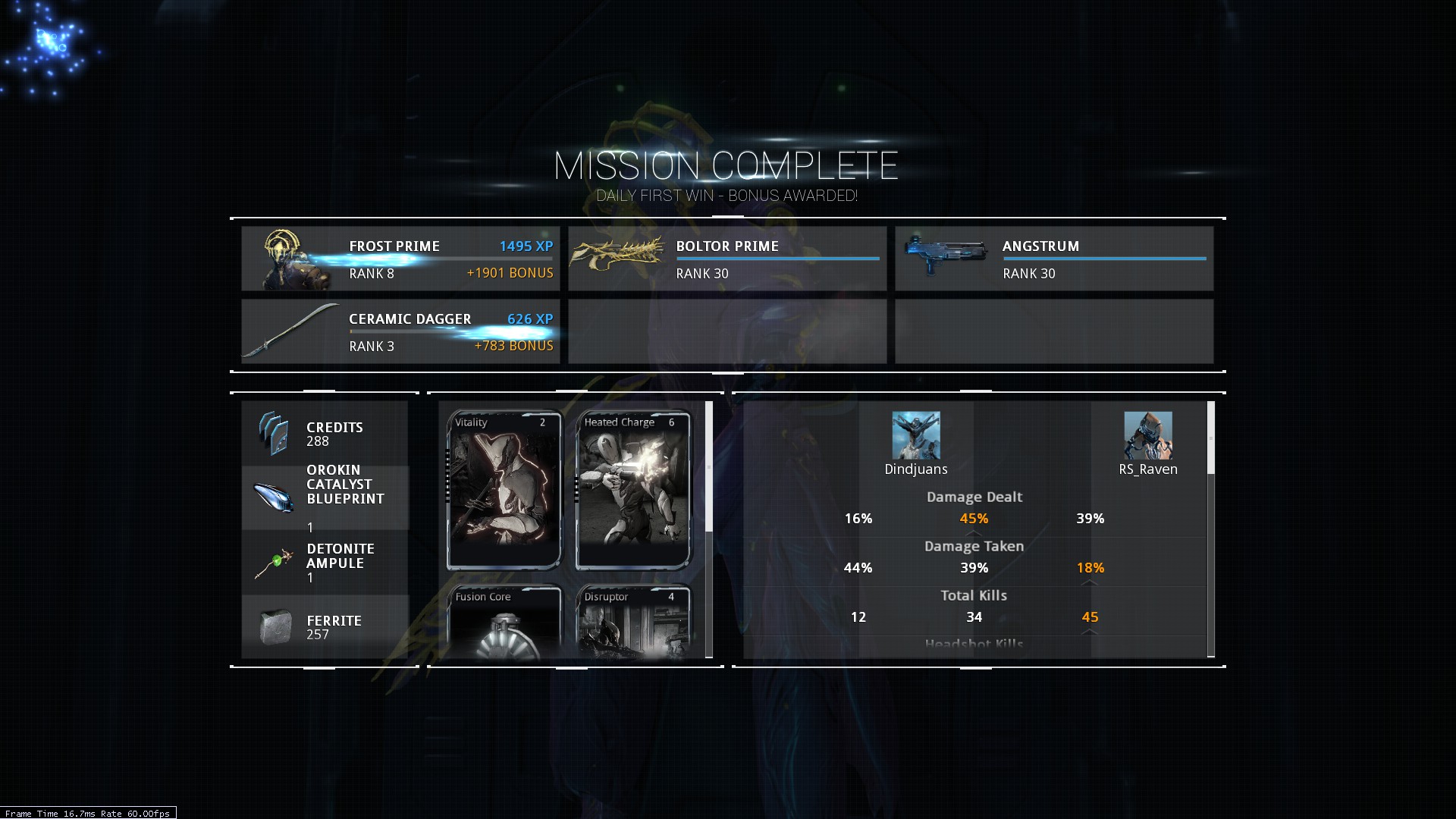Select the Heated Charge mod card
The width and height of the screenshot is (1456, 819).
pyautogui.click(x=633, y=490)
